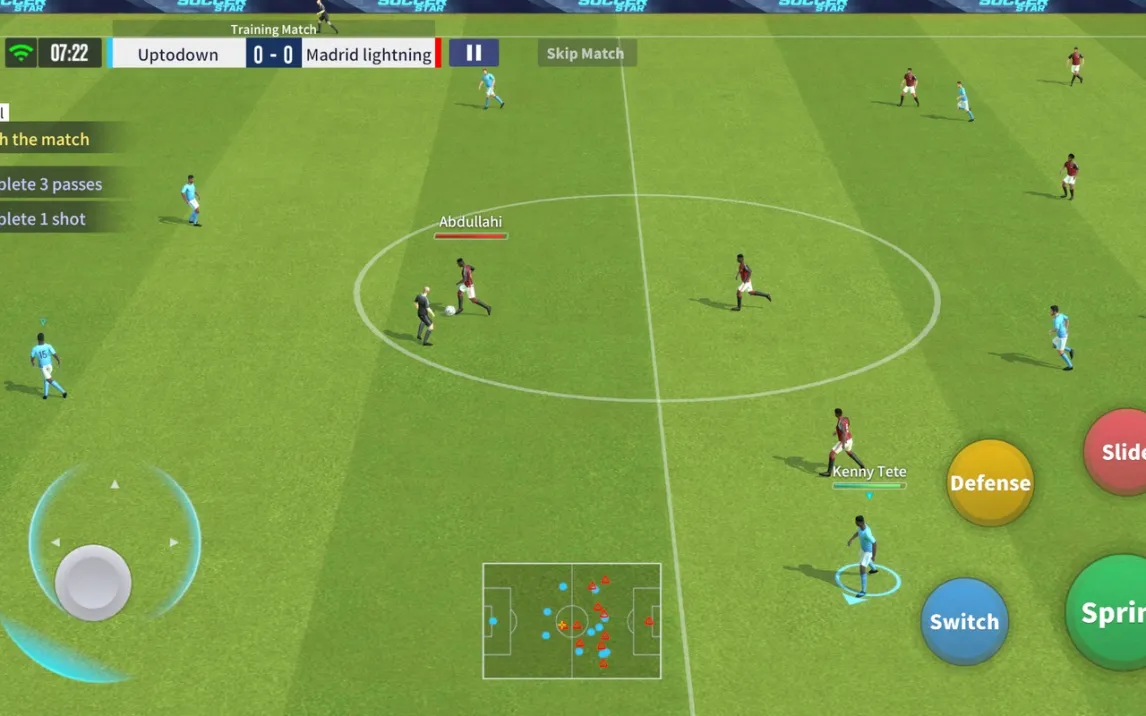Tap the blue Switch player button

964,621
